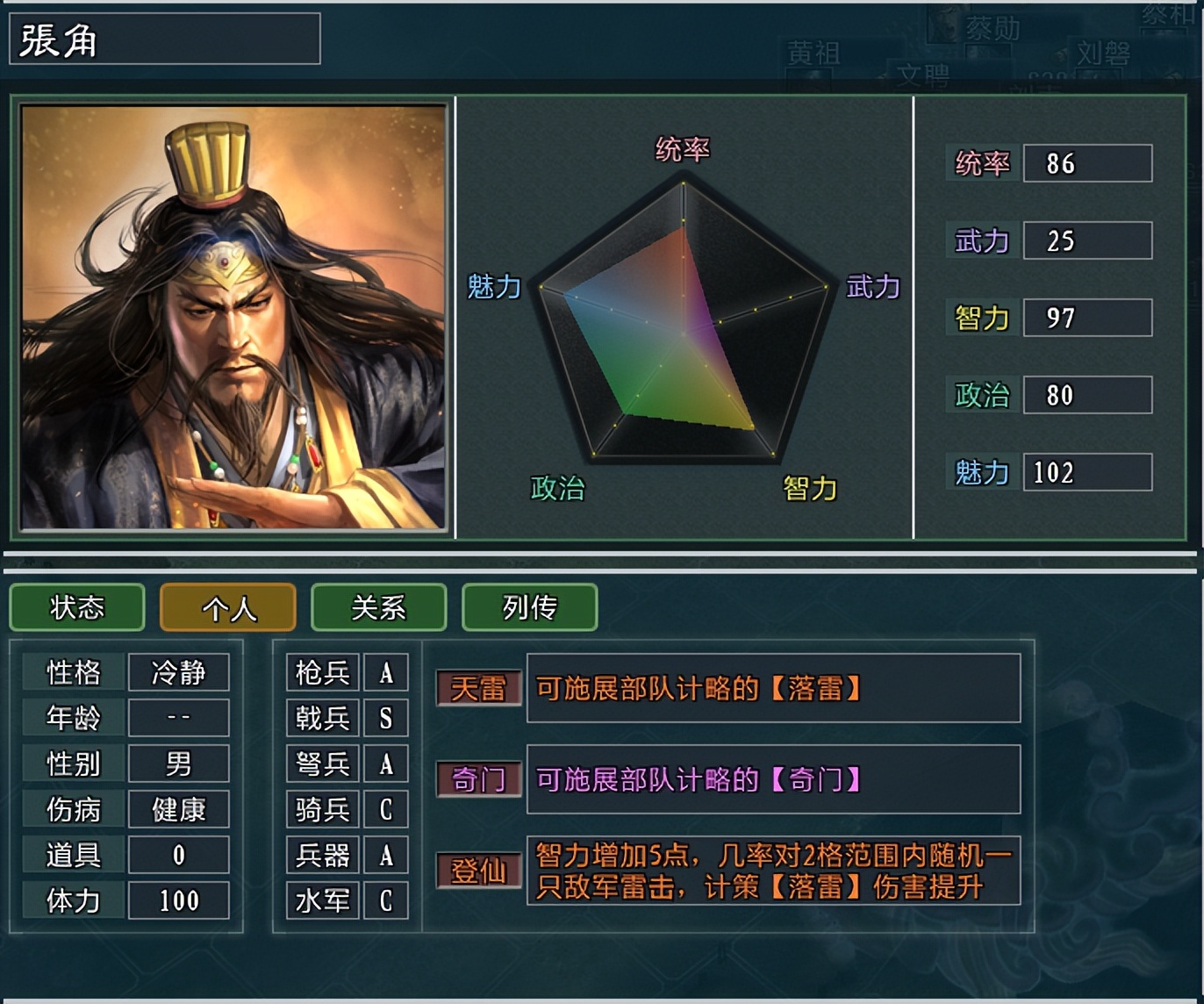
Task: Open the 关系 tab
Action: click(378, 607)
